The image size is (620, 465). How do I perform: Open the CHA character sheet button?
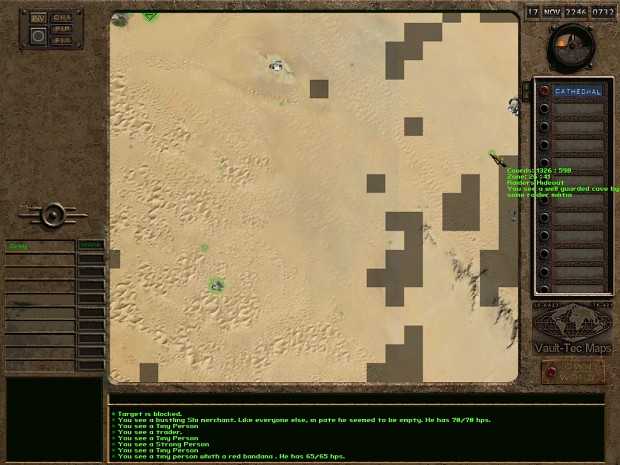click(62, 17)
